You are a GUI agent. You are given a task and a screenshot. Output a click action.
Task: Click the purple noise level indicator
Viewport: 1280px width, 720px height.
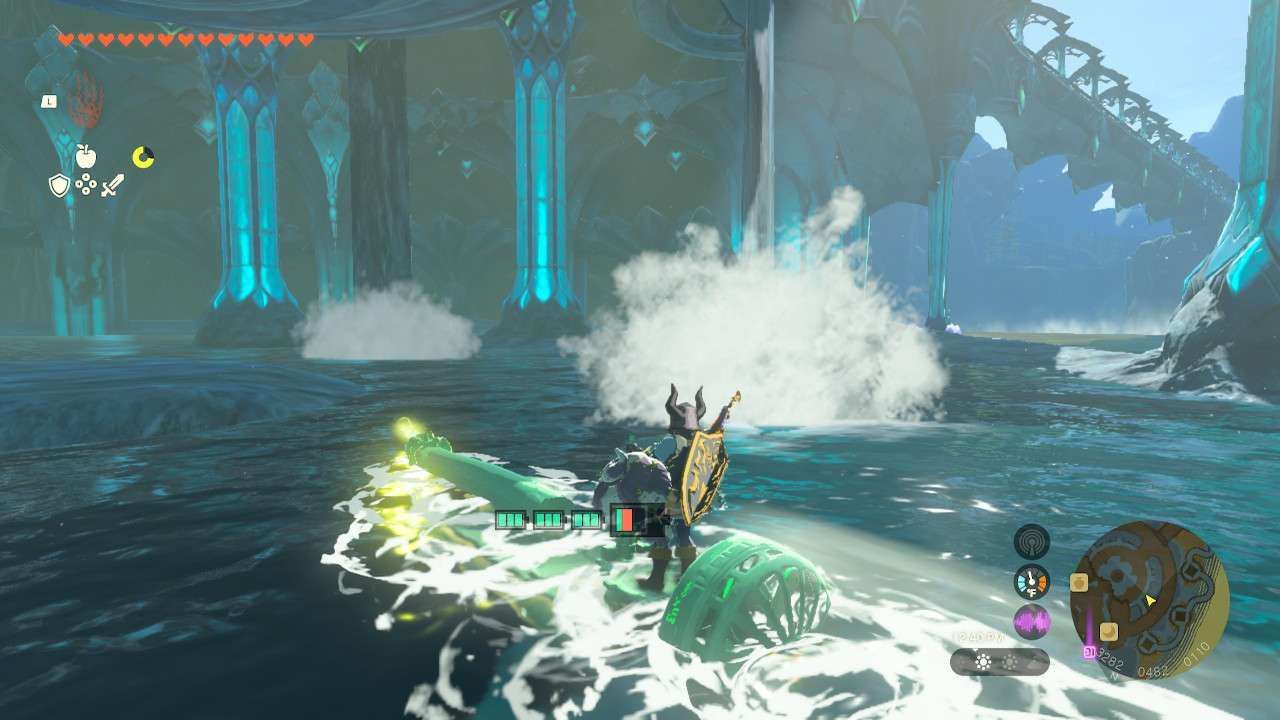tap(1032, 621)
